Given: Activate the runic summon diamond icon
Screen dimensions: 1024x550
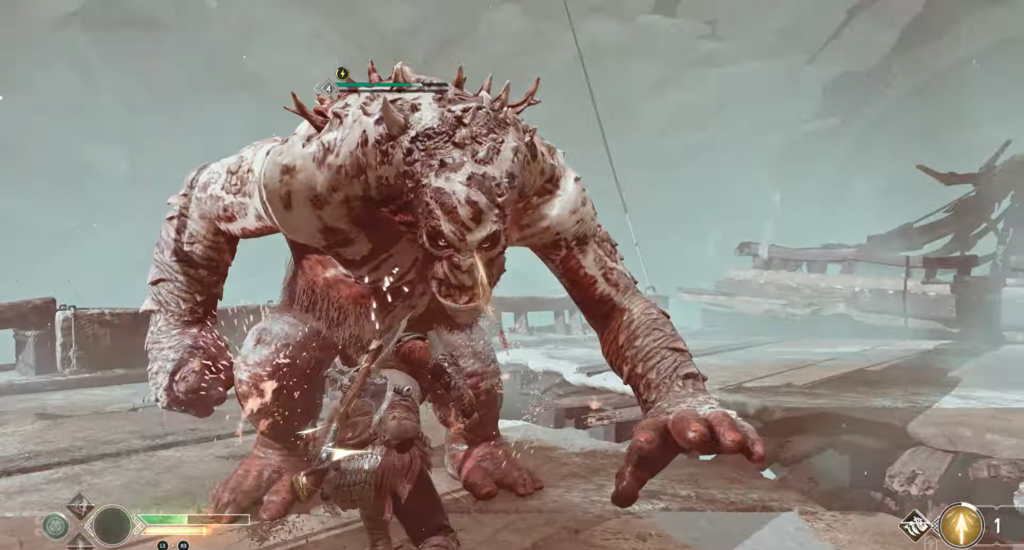Looking at the screenshot, I should tap(916, 525).
